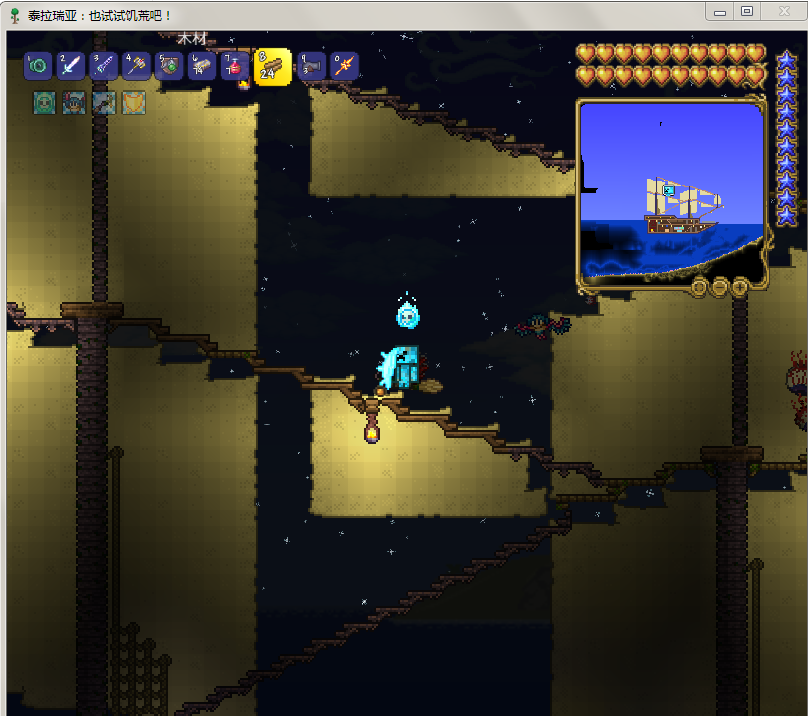Viewport: 808px width, 716px height.
Task: Reset the minimap zoom with the round button
Action: [700, 287]
